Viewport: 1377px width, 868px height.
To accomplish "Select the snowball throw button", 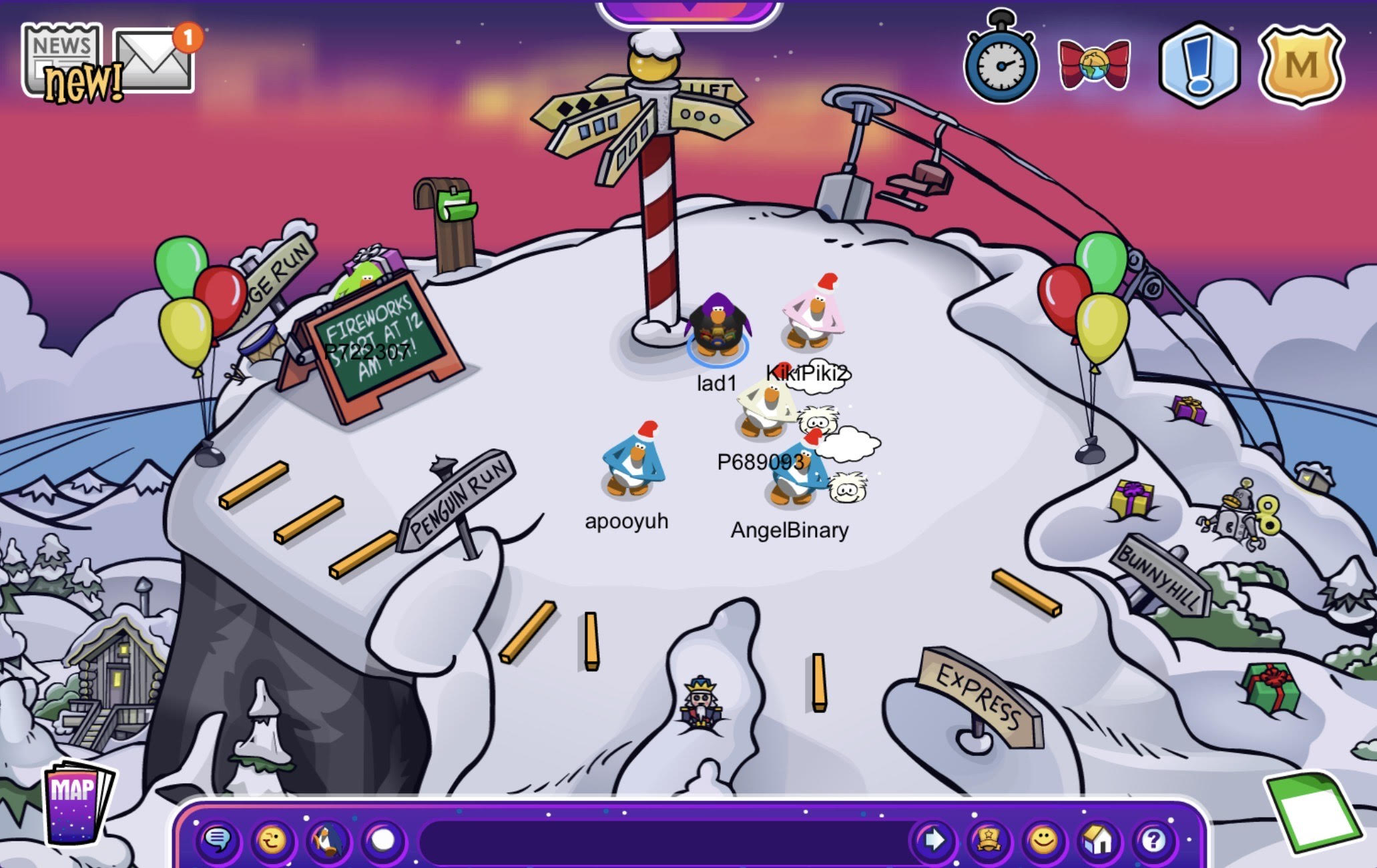I will click(383, 839).
